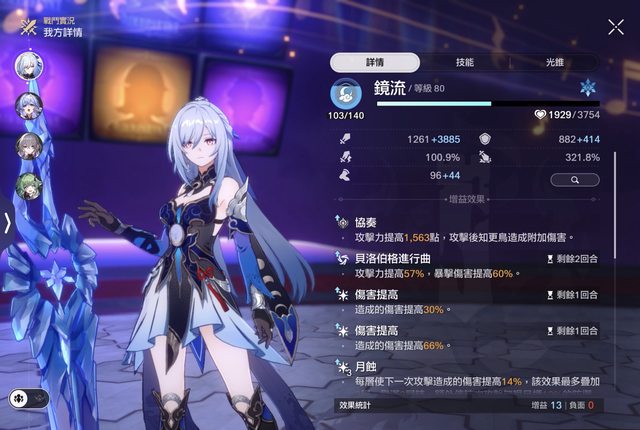Image resolution: width=640 pixels, height=430 pixels.
Task: Select the 協奏 buff entry
Action: point(460,230)
